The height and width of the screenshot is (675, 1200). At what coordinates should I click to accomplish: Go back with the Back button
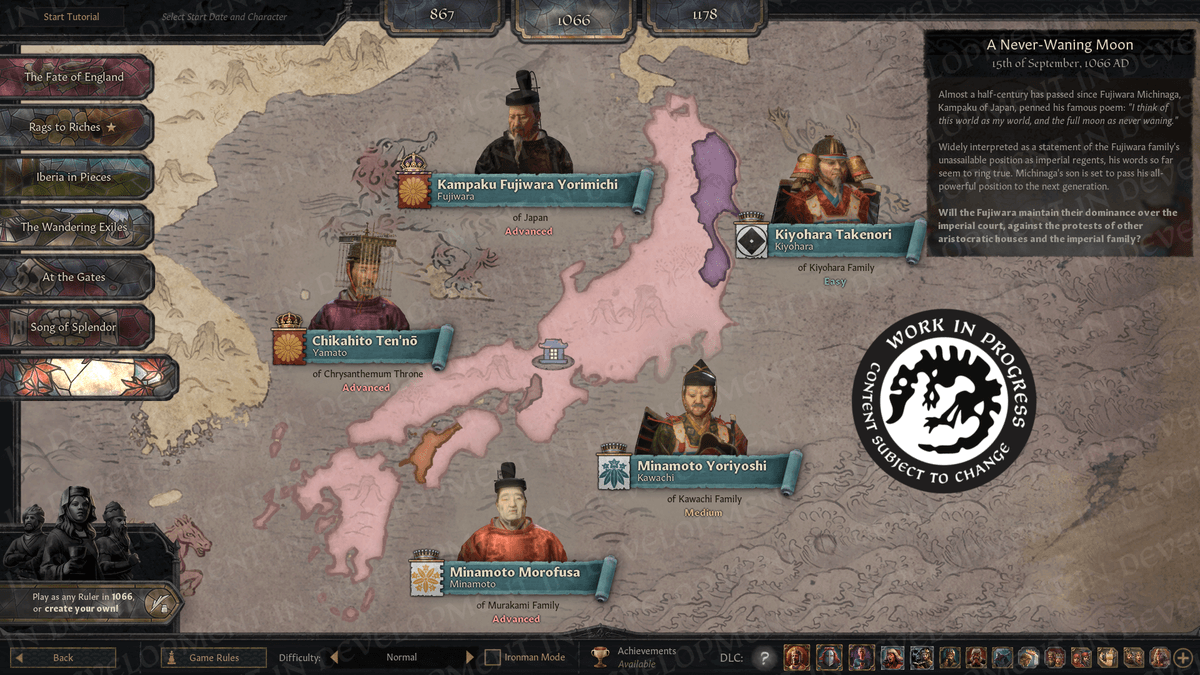(x=63, y=658)
